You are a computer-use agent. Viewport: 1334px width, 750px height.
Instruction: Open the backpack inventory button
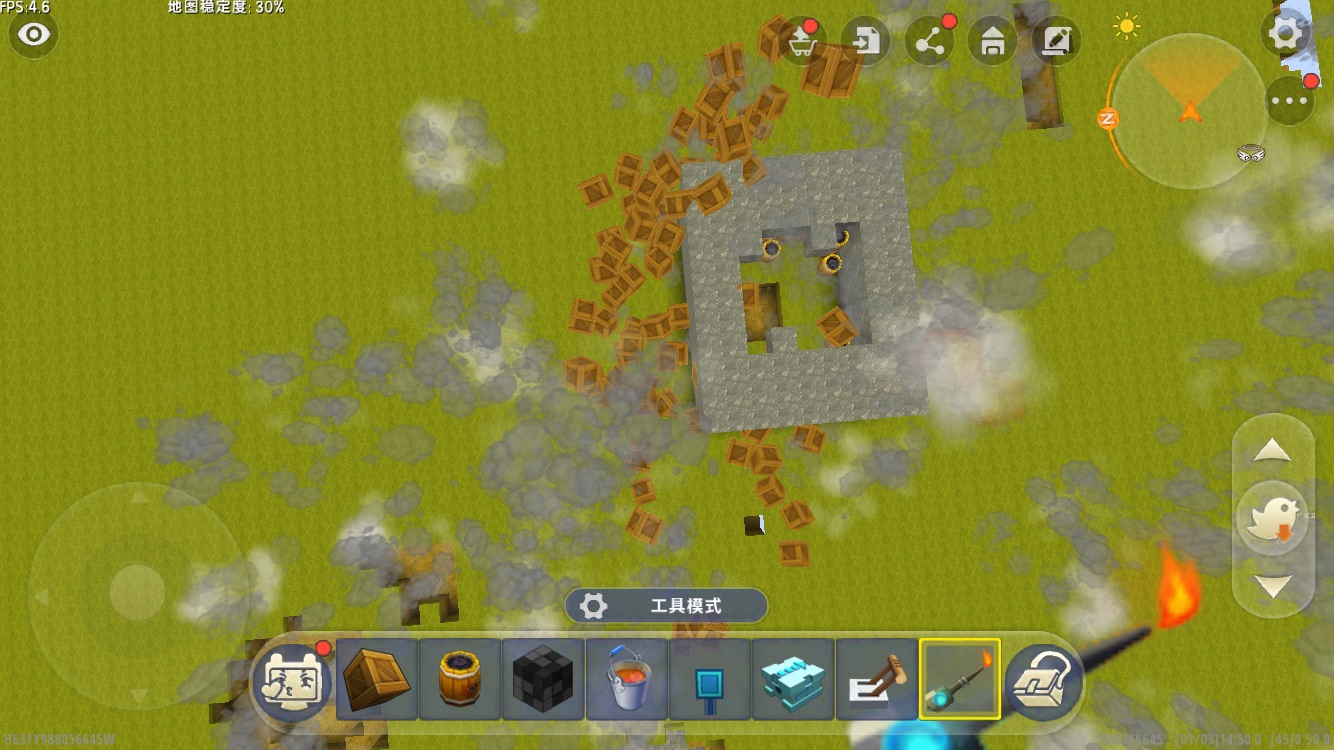[1044, 680]
